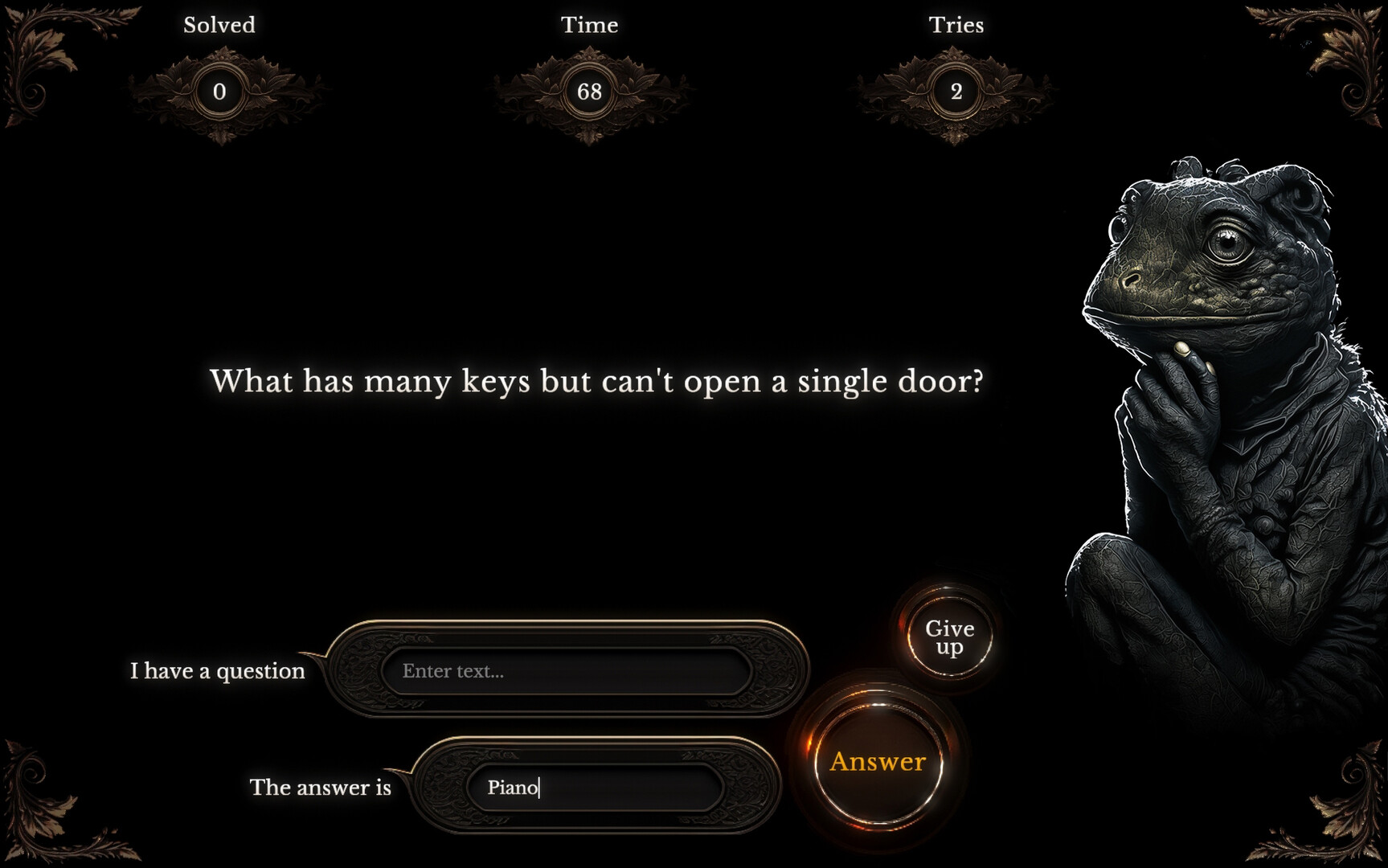Click the riddle text about many keys
Image resolution: width=1388 pixels, height=868 pixels.
click(x=596, y=381)
